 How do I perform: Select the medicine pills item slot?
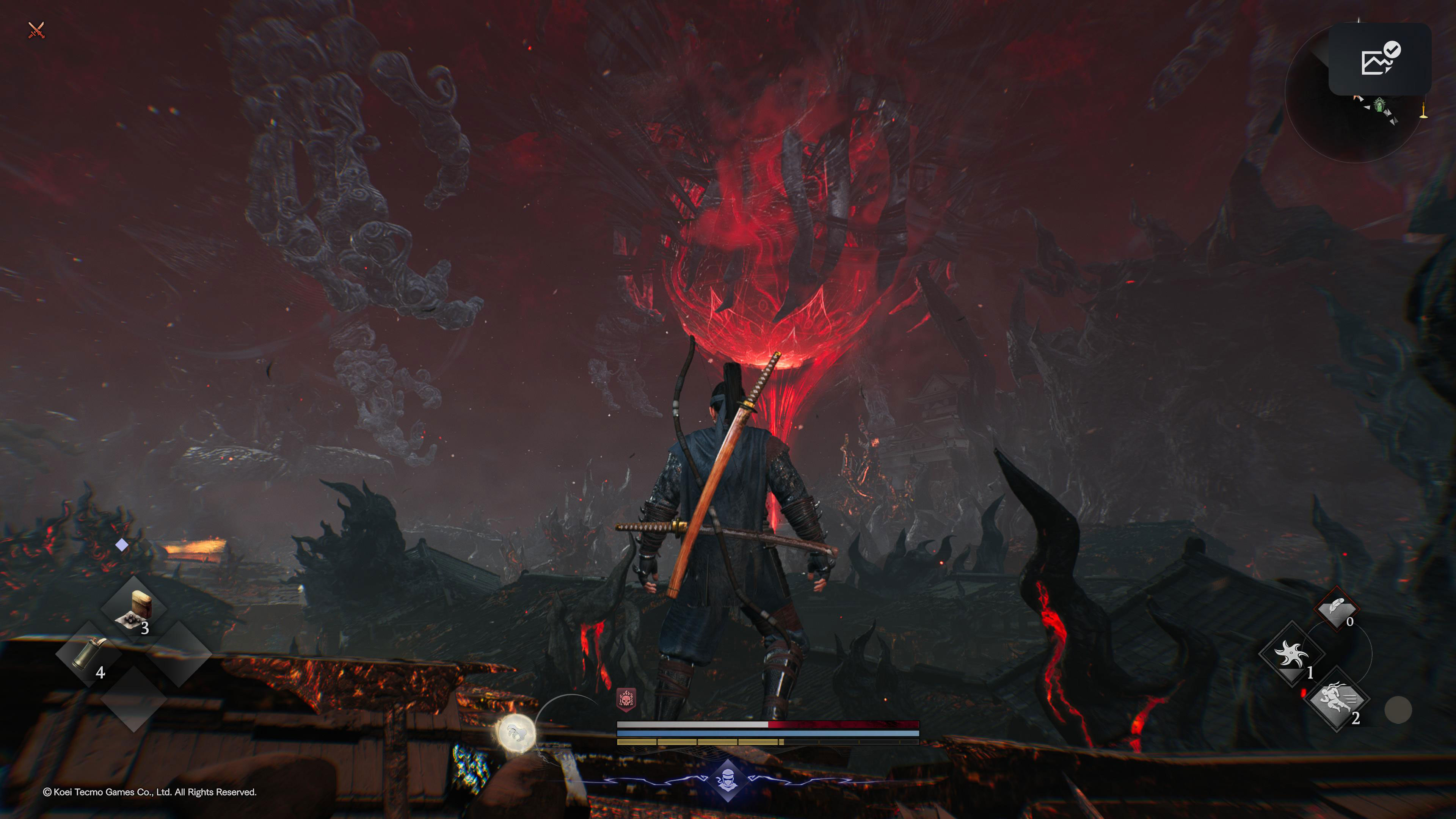tap(134, 609)
